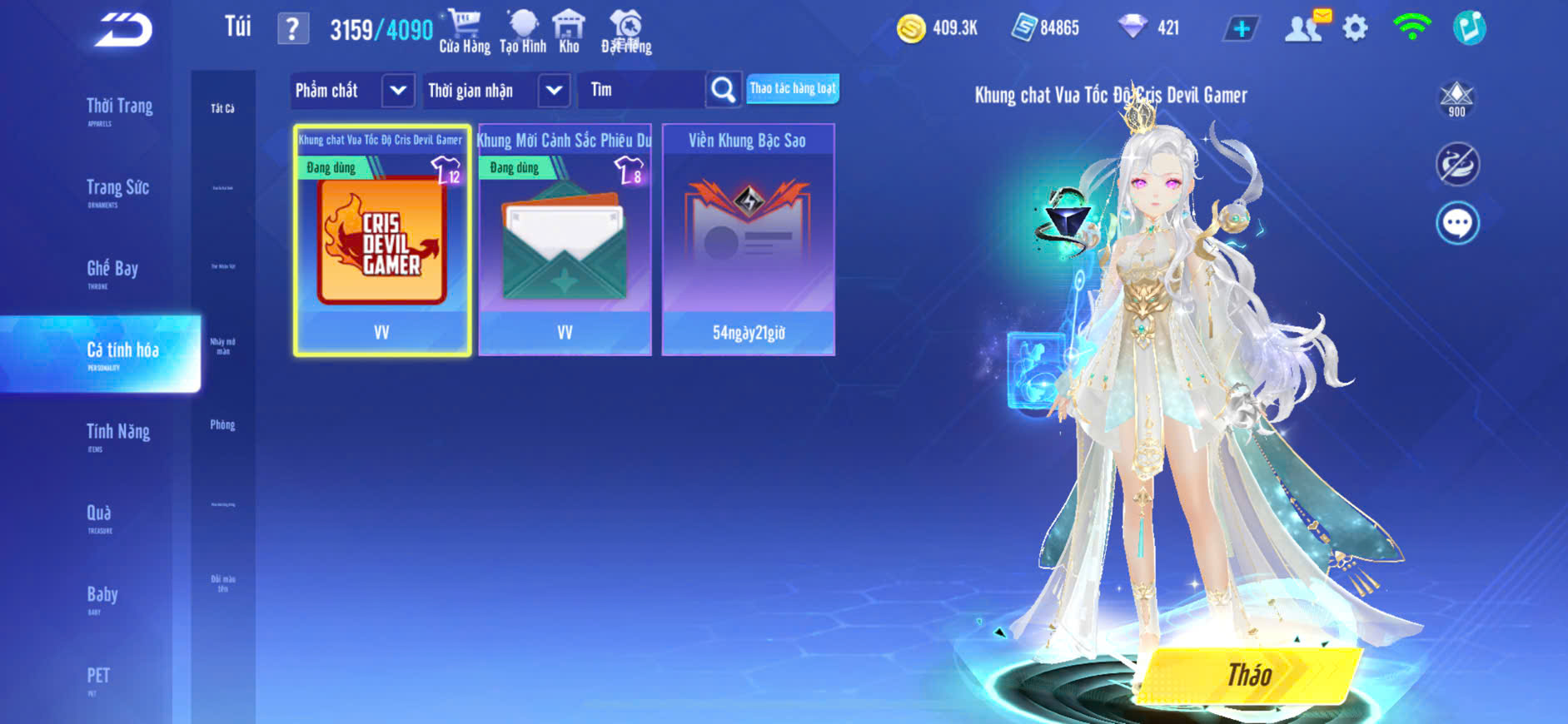
Task: Open the question mark help button
Action: (292, 29)
